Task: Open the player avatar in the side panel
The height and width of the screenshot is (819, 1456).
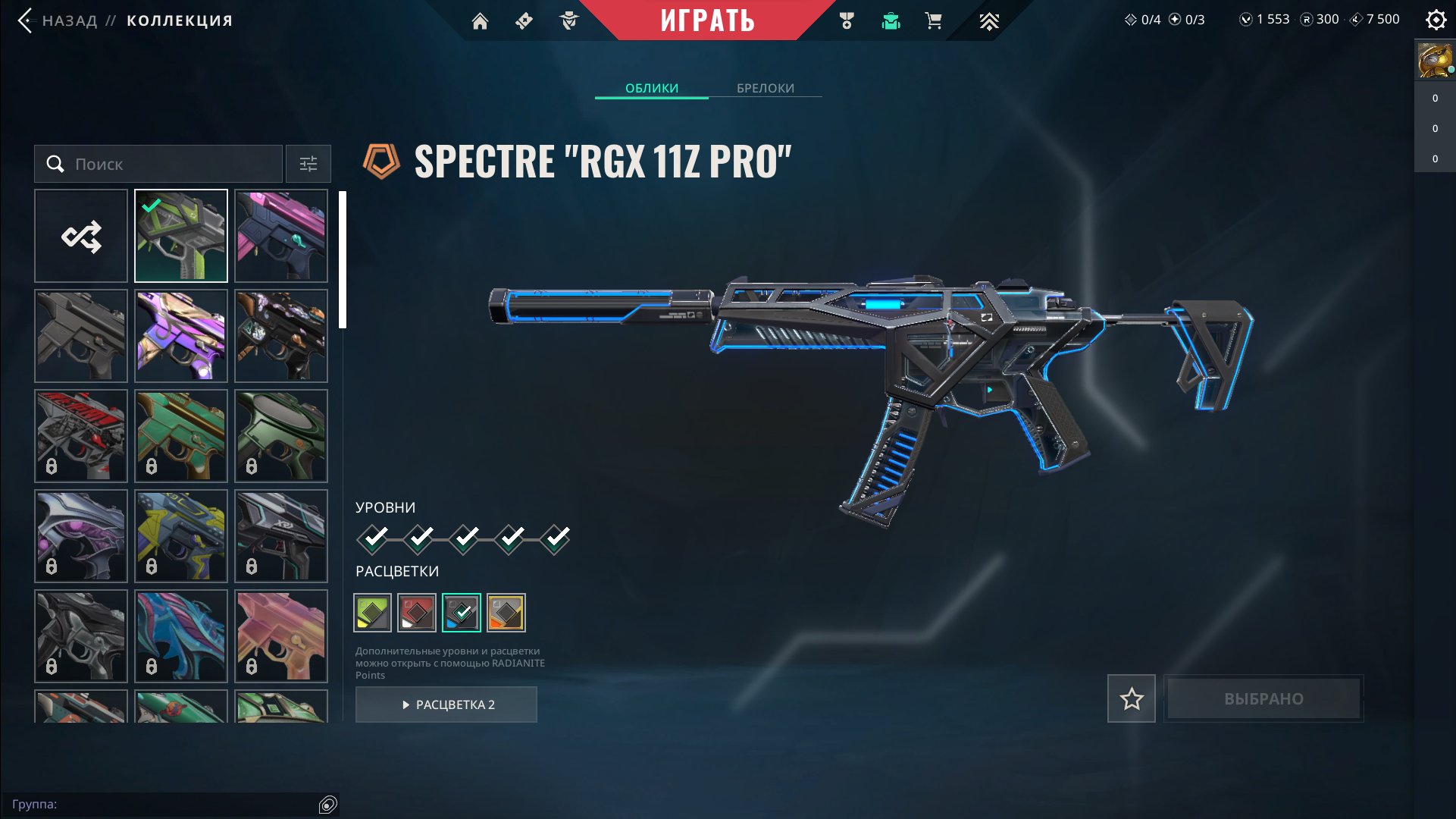Action: point(1435,61)
